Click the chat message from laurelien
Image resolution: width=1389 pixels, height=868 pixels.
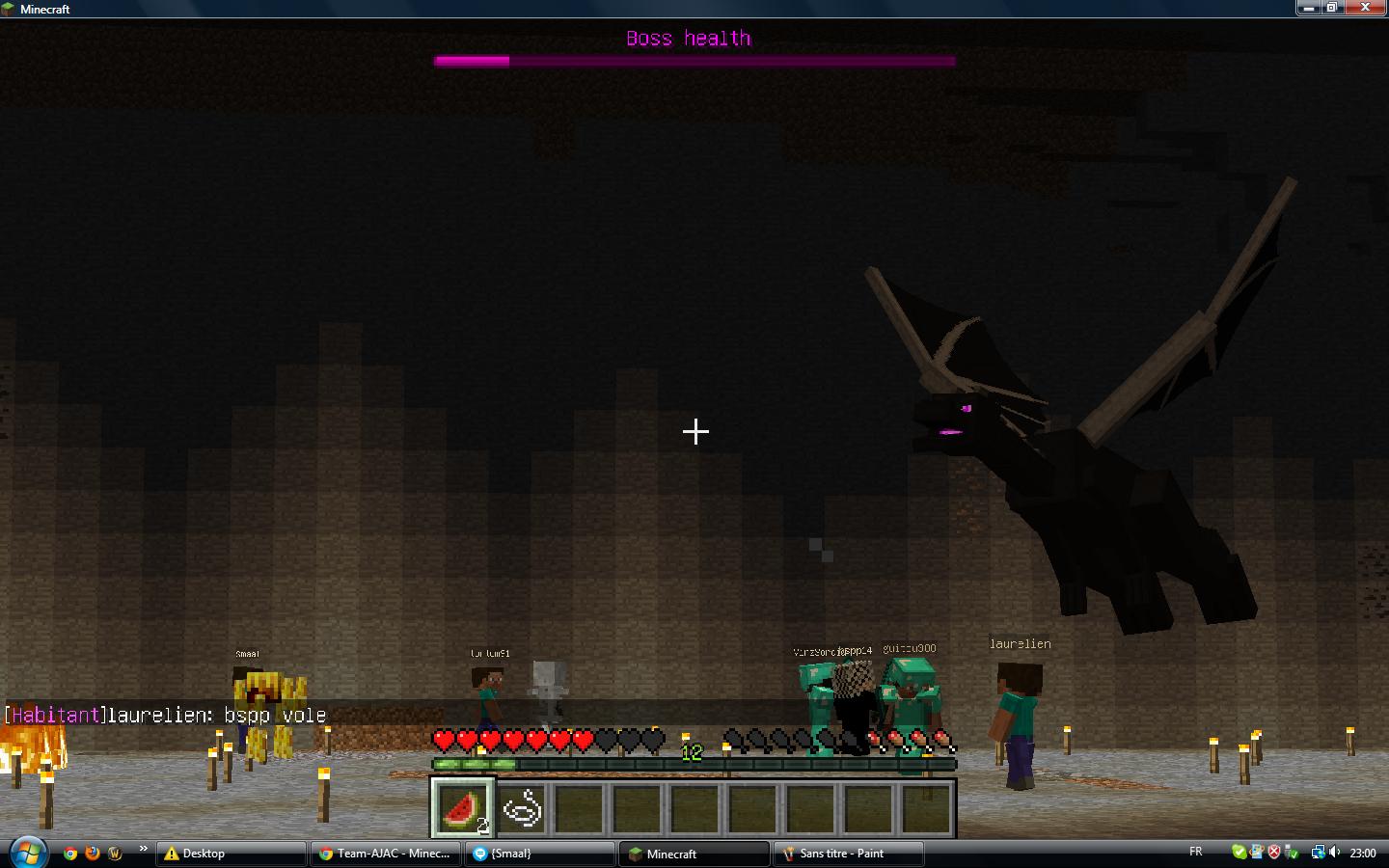(x=166, y=716)
